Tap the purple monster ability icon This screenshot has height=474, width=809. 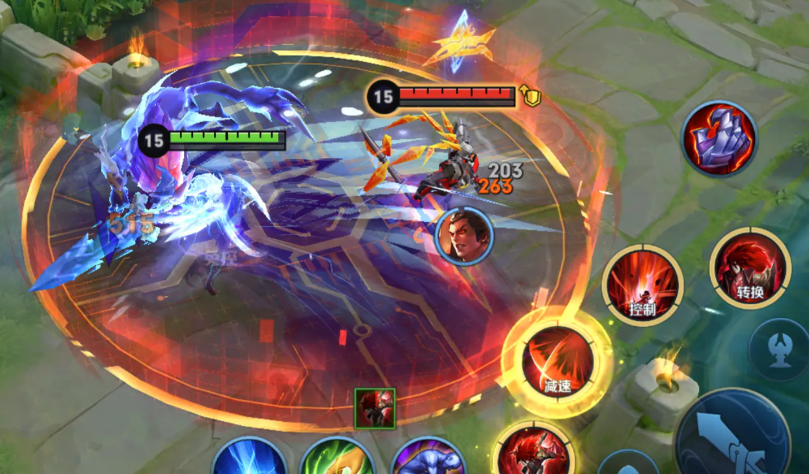coord(427,458)
